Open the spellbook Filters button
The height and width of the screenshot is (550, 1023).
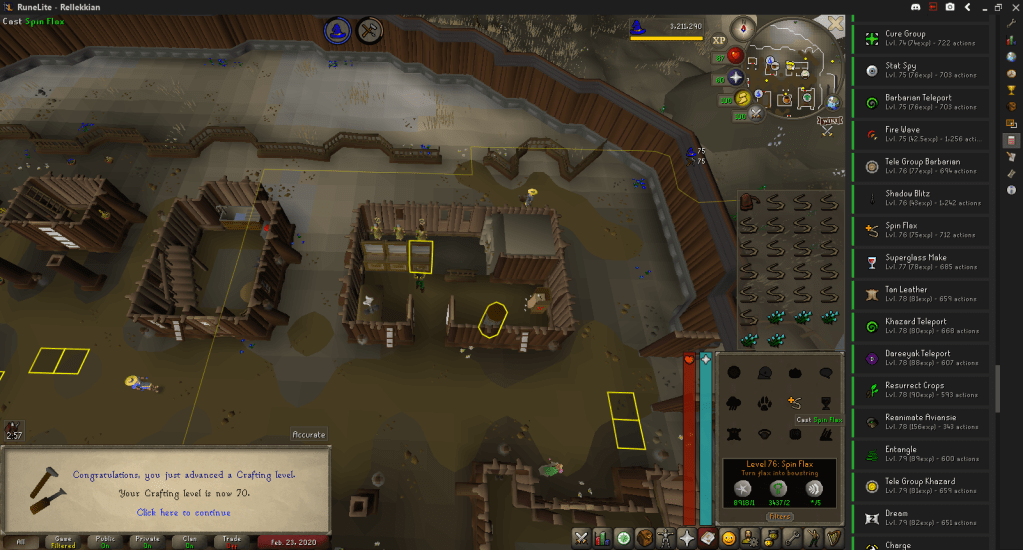pyautogui.click(x=780, y=517)
